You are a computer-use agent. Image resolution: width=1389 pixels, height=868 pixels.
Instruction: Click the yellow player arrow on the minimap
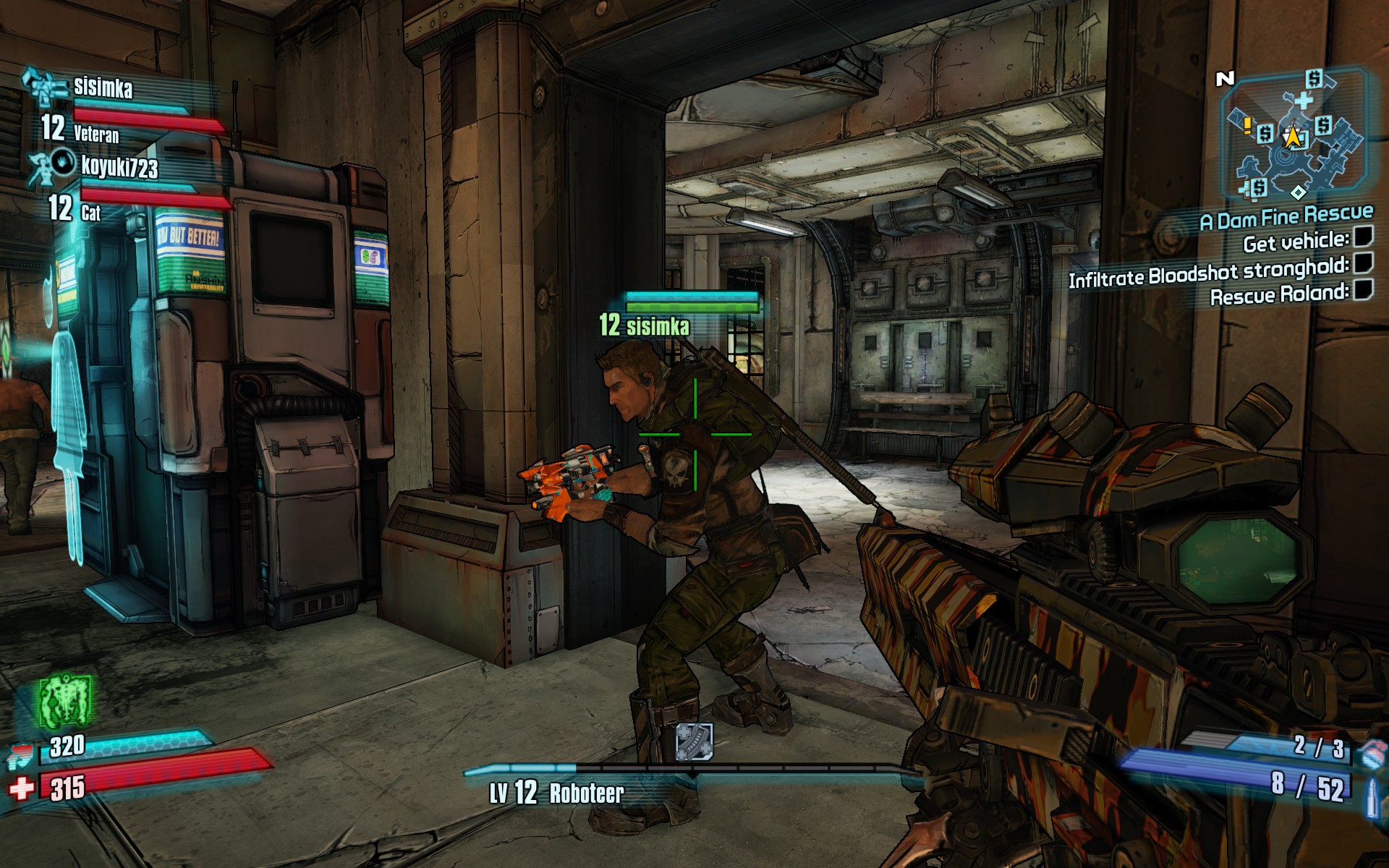tap(1292, 136)
